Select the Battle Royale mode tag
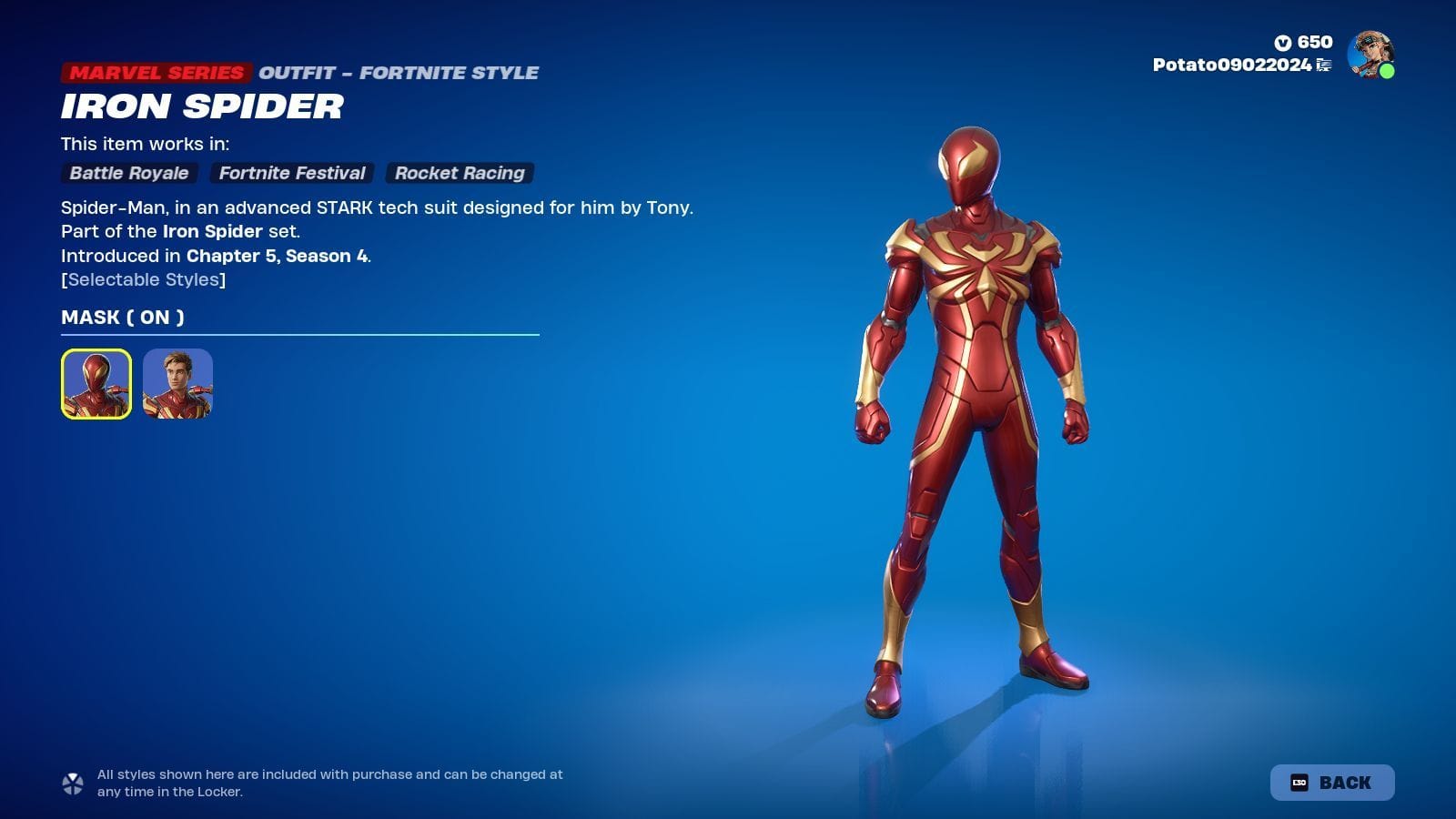The height and width of the screenshot is (819, 1456). point(128,173)
